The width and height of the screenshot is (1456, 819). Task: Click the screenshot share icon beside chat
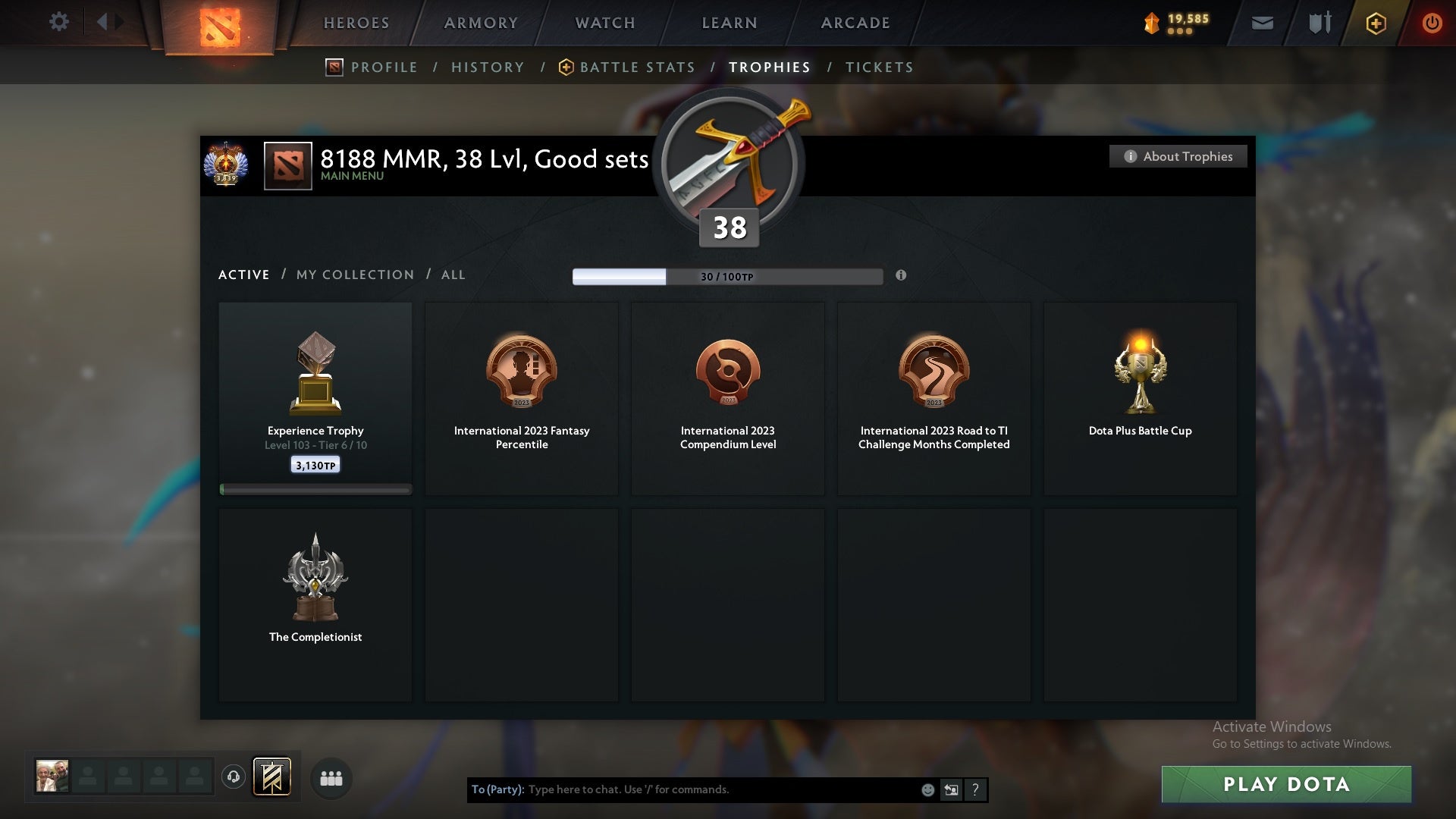(x=952, y=789)
